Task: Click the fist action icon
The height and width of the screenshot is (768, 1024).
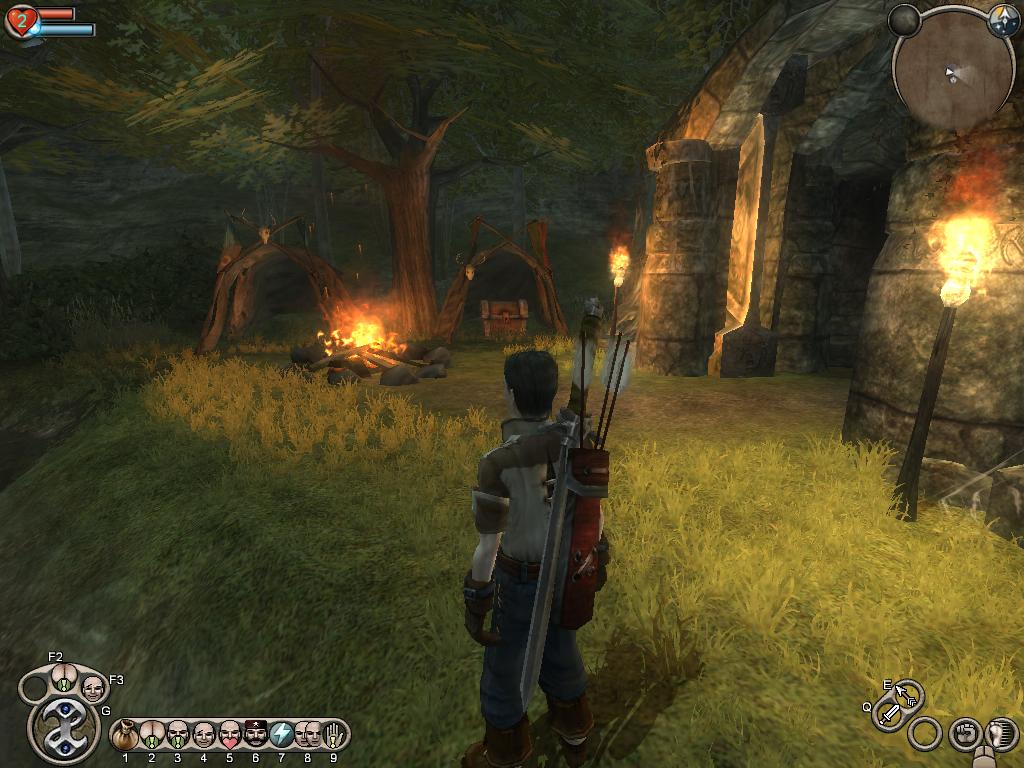Action: coord(965,733)
